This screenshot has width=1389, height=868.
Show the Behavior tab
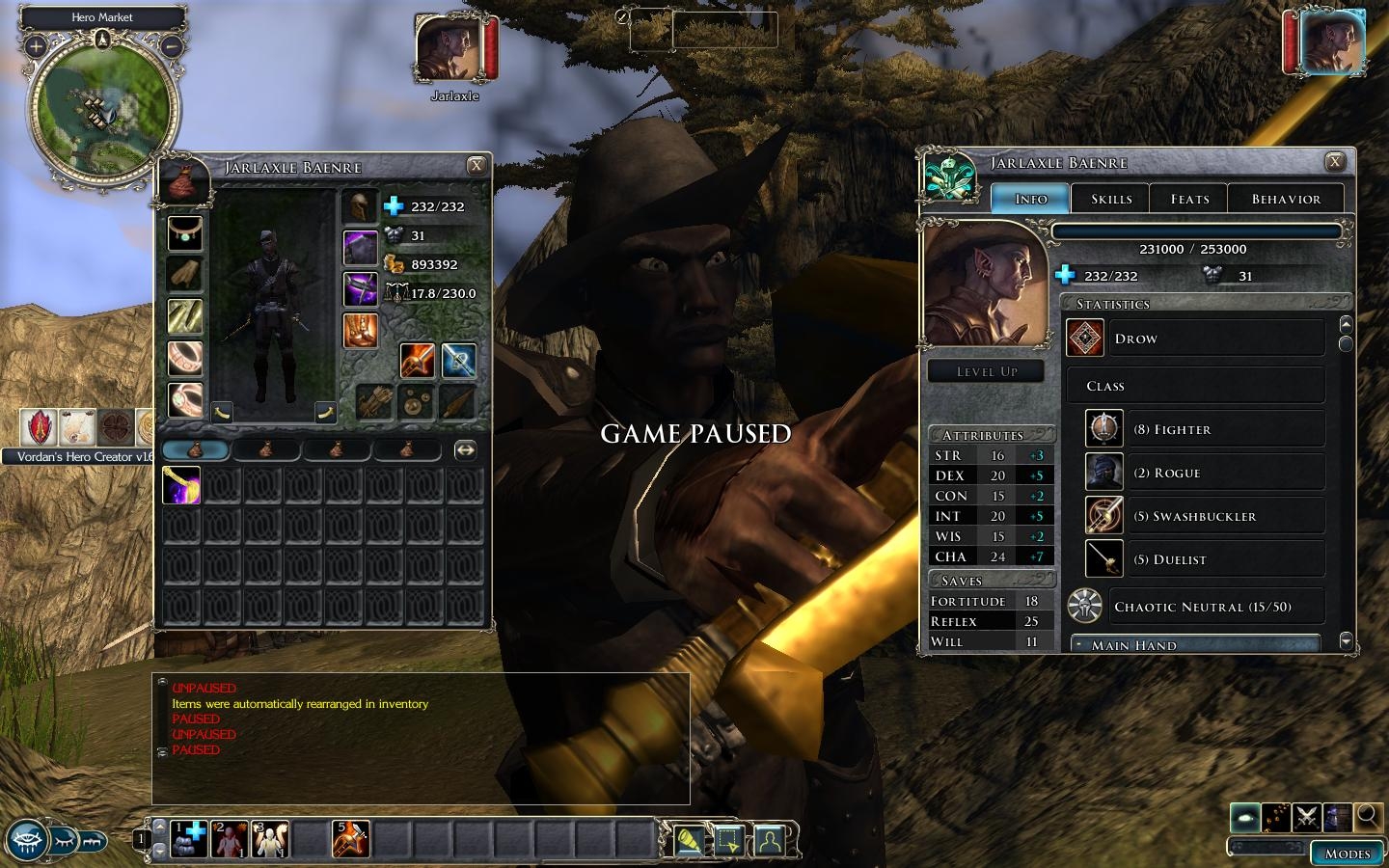tap(1286, 199)
